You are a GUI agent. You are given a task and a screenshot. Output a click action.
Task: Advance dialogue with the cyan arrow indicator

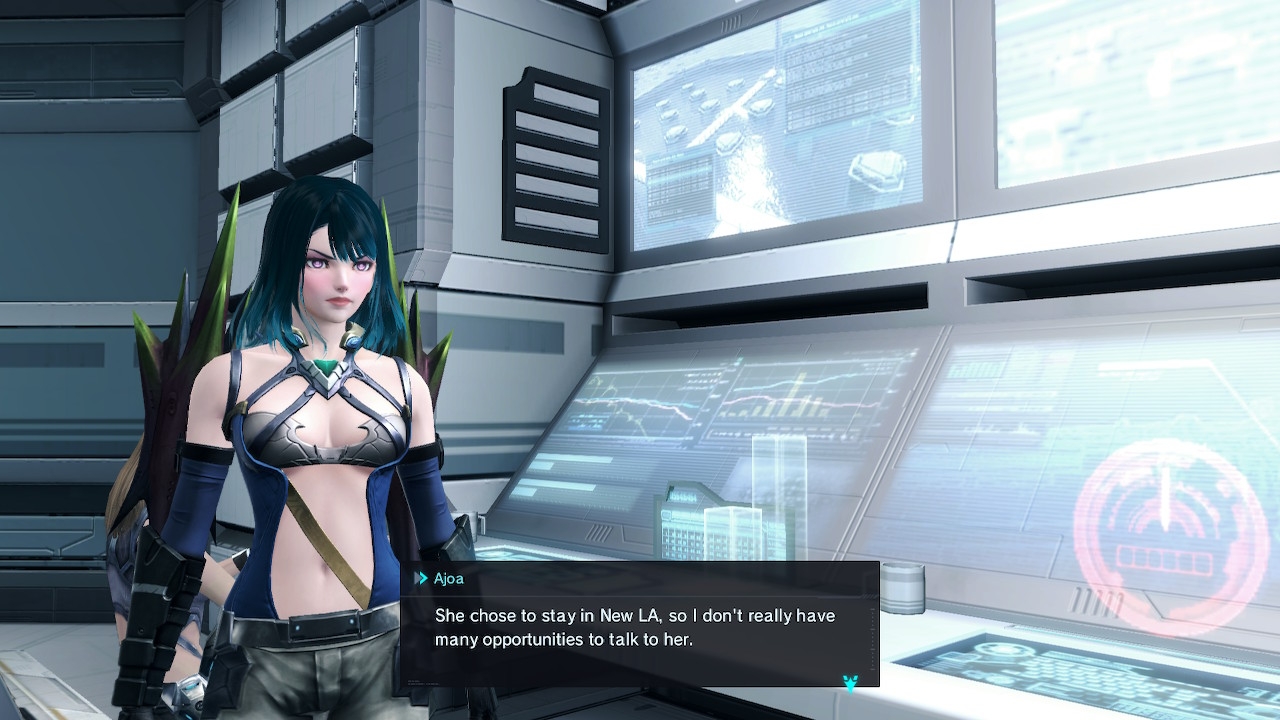(850, 683)
